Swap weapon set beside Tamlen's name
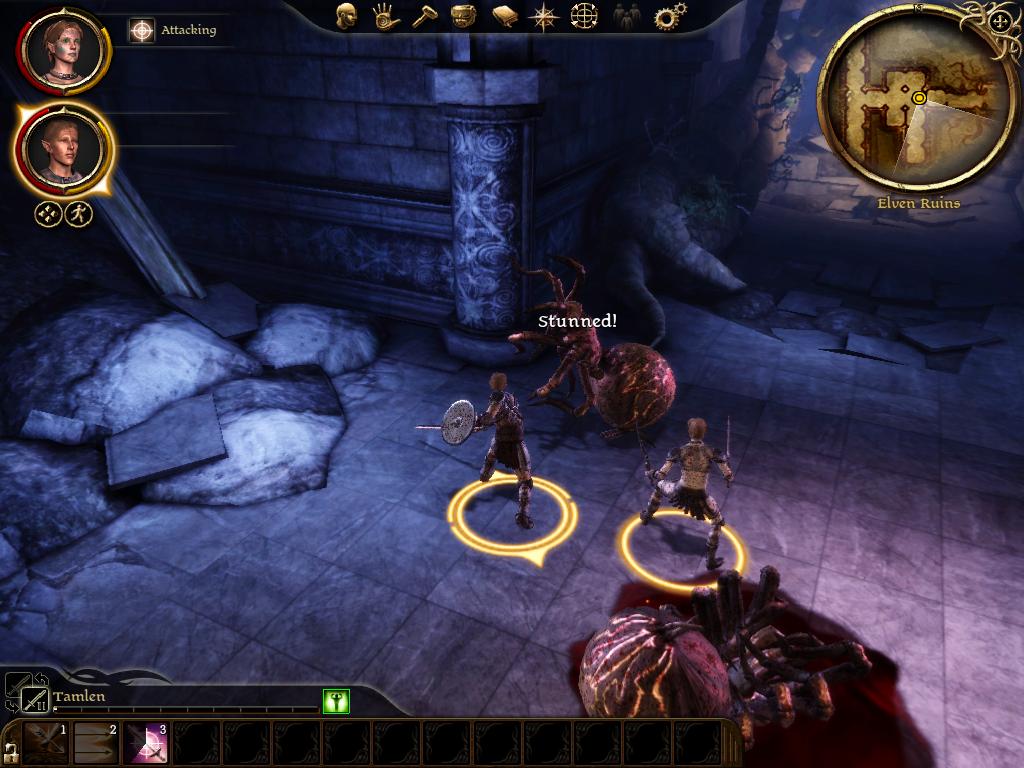The image size is (1024, 768). pos(34,698)
